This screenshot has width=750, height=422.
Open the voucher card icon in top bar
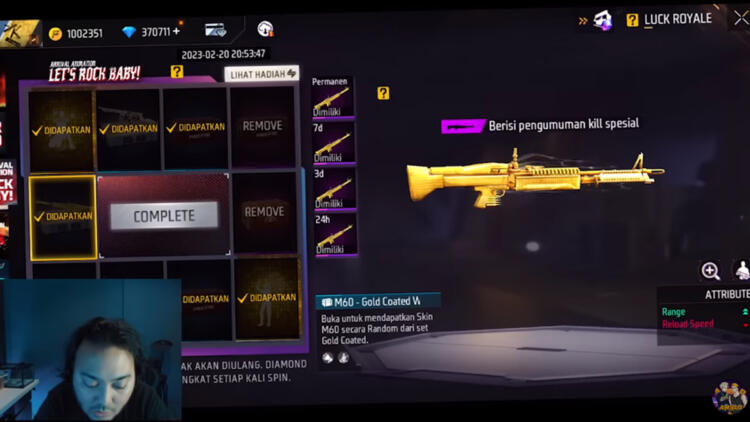tap(215, 31)
